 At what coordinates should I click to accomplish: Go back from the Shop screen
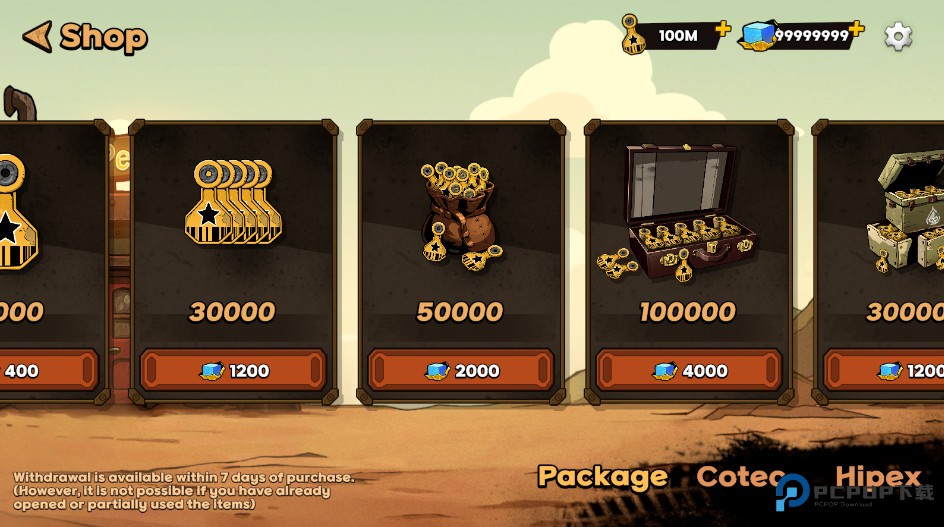[x=38, y=37]
